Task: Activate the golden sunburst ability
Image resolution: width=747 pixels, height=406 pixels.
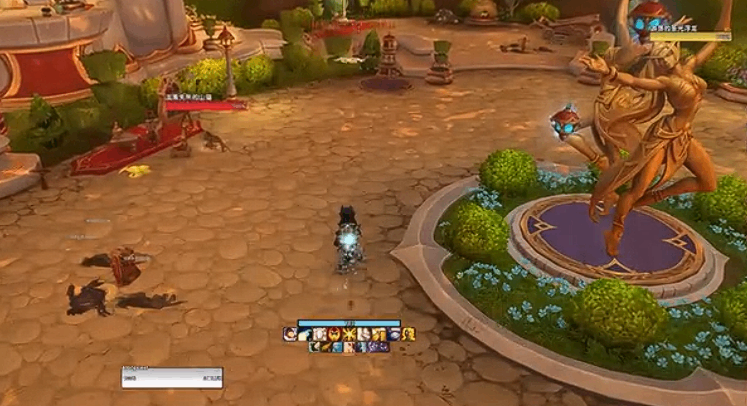Action: (348, 333)
